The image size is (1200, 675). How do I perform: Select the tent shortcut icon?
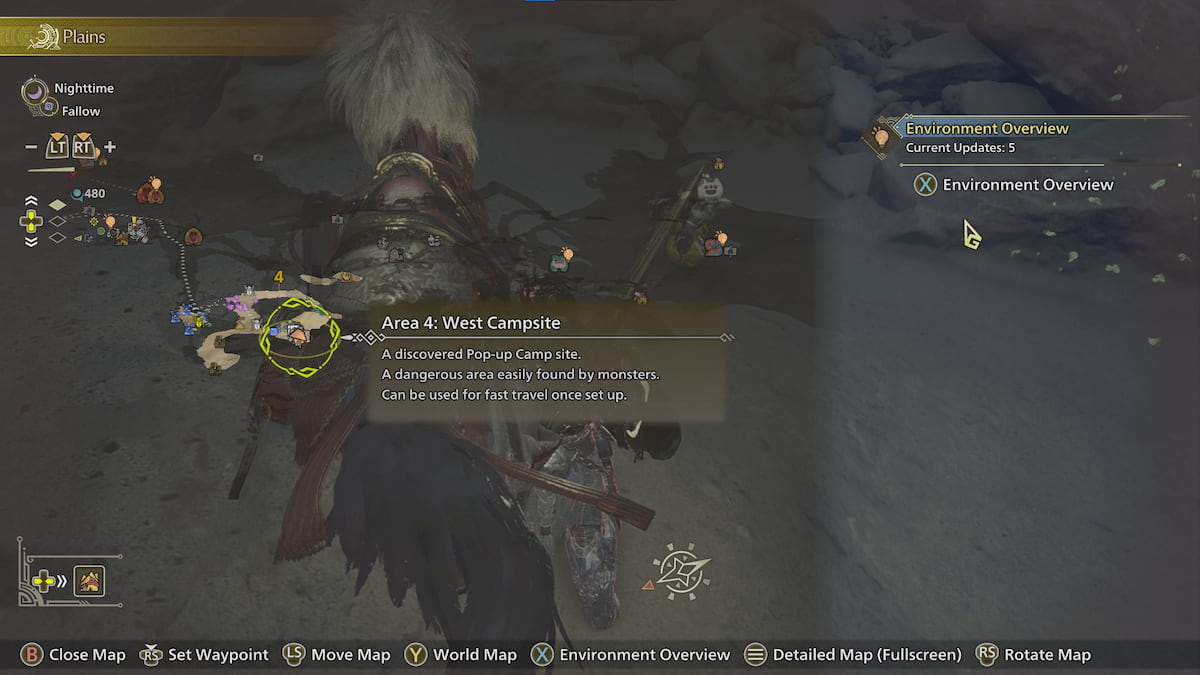[x=90, y=580]
